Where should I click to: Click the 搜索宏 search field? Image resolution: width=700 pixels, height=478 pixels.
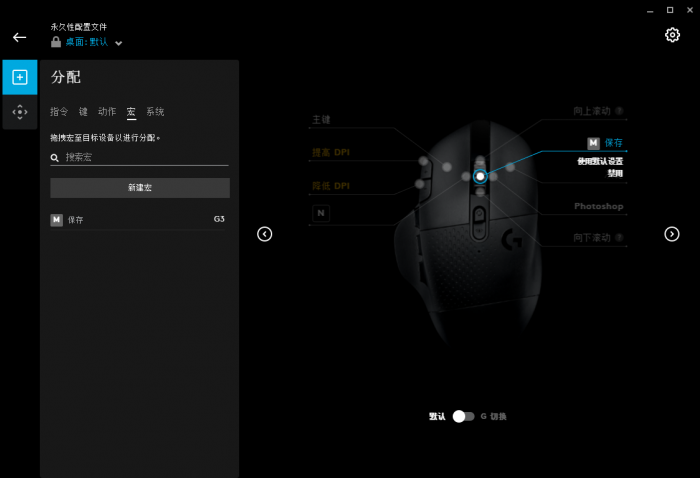click(145, 157)
